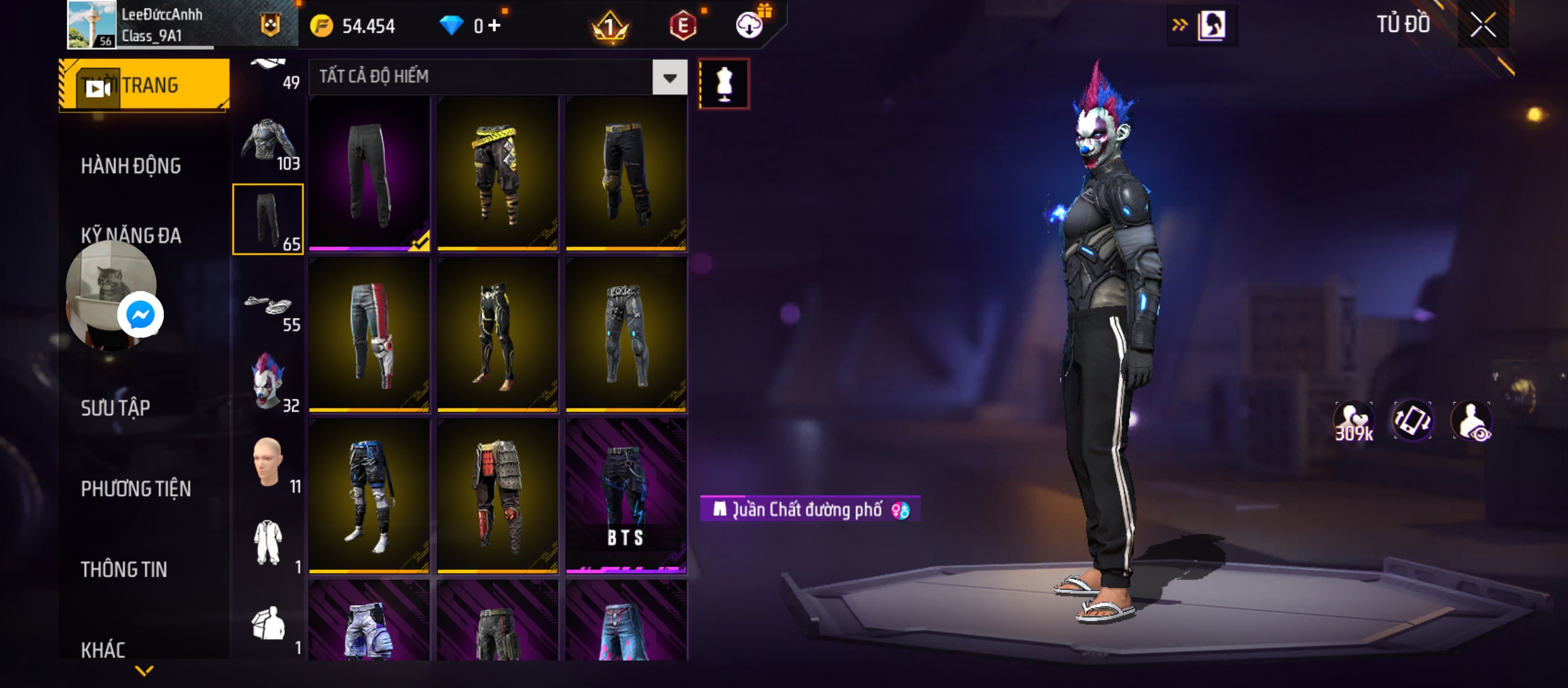The width and height of the screenshot is (1568, 688).
Task: Select the jeans with red side stripe
Action: pyautogui.click(x=369, y=335)
